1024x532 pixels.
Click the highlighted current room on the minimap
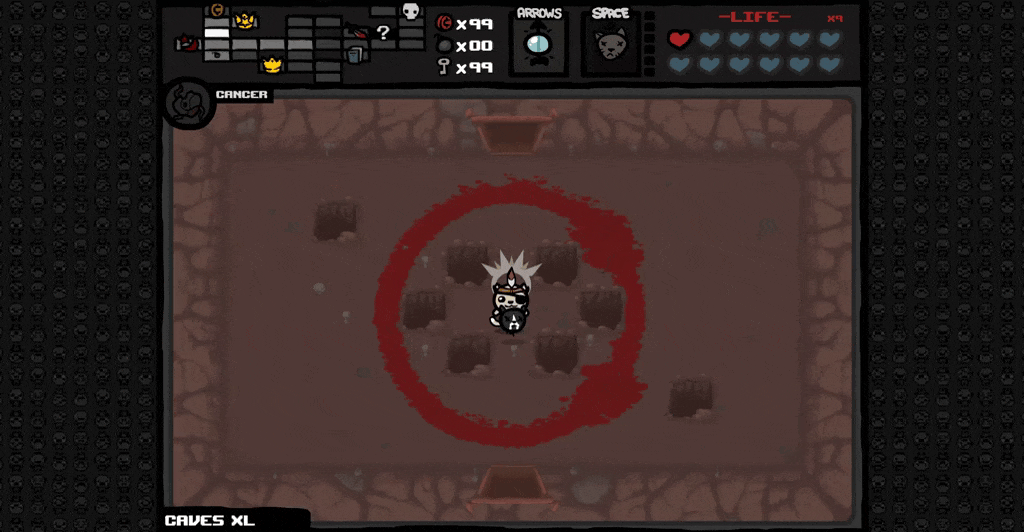[217, 33]
